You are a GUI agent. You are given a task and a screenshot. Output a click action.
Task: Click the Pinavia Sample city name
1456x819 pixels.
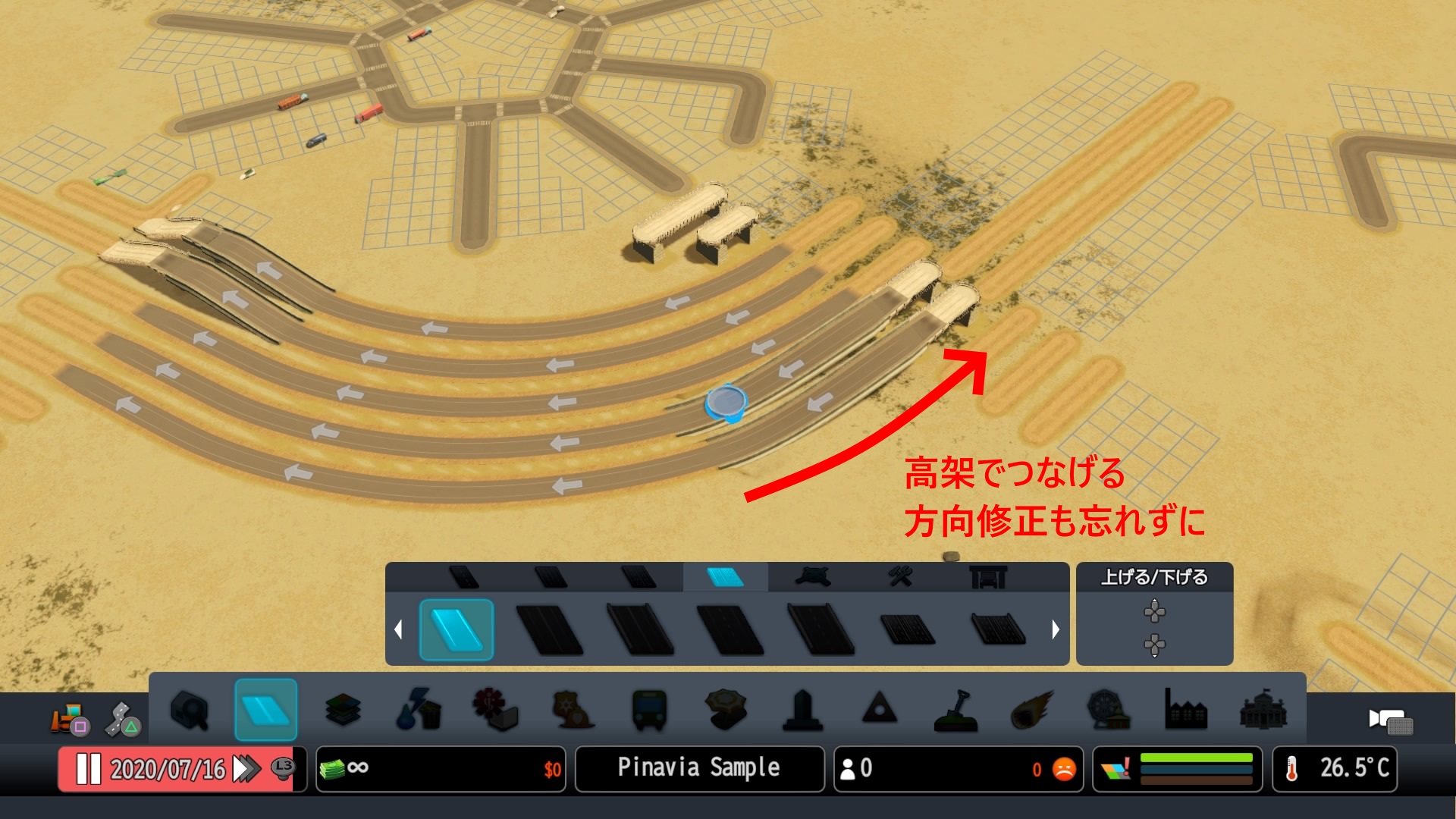(x=698, y=768)
